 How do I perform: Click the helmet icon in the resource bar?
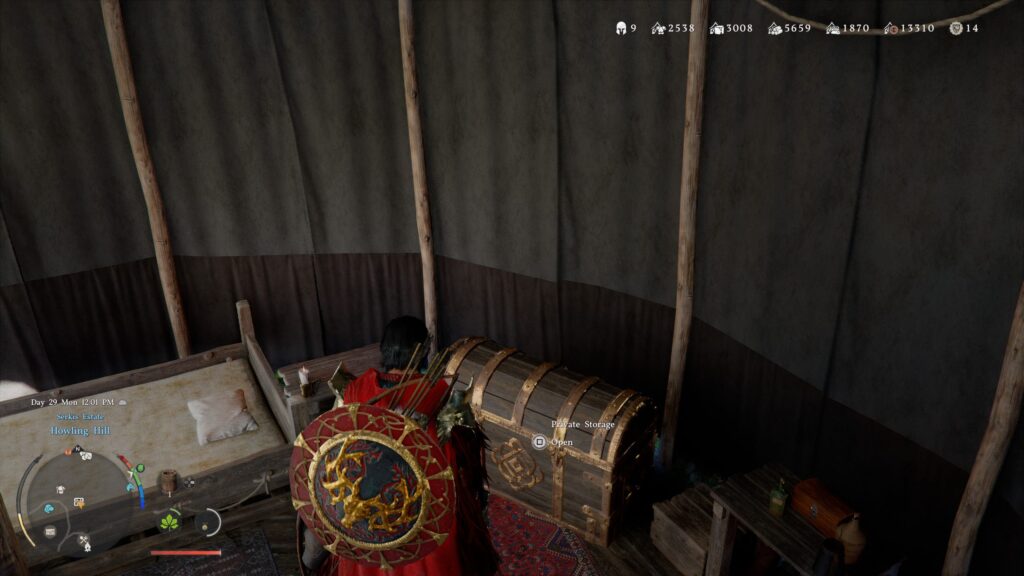point(620,28)
